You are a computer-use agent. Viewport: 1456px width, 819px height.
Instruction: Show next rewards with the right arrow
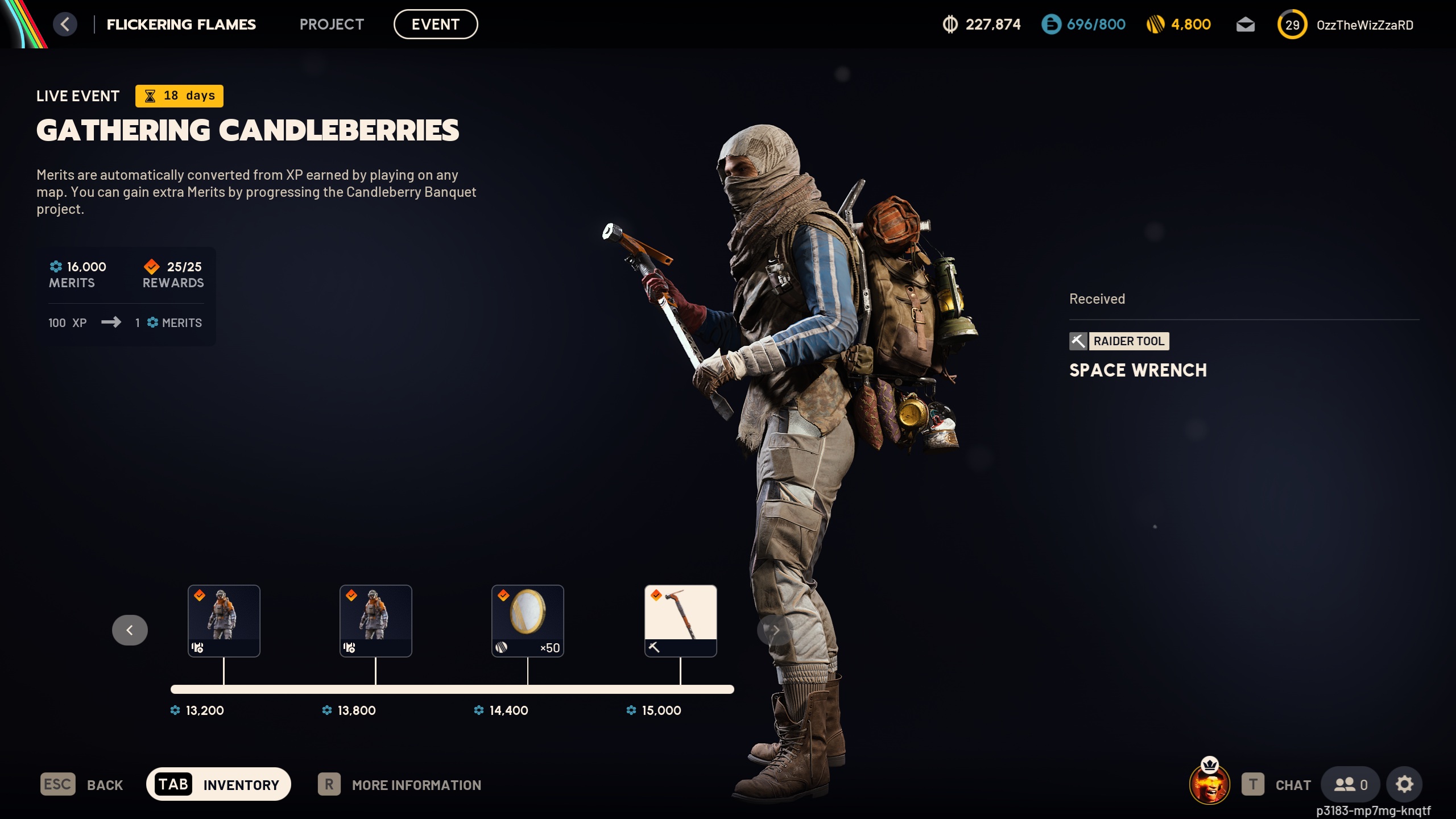(x=775, y=630)
